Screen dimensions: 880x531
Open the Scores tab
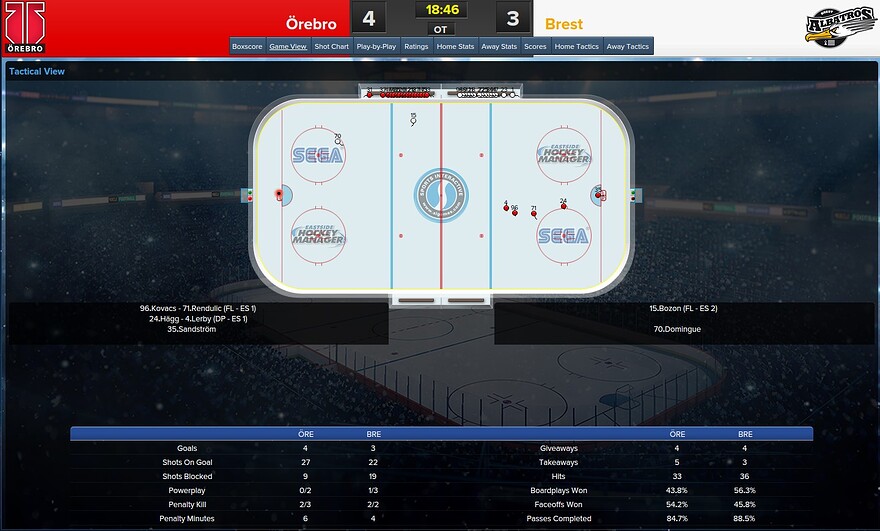coord(535,47)
